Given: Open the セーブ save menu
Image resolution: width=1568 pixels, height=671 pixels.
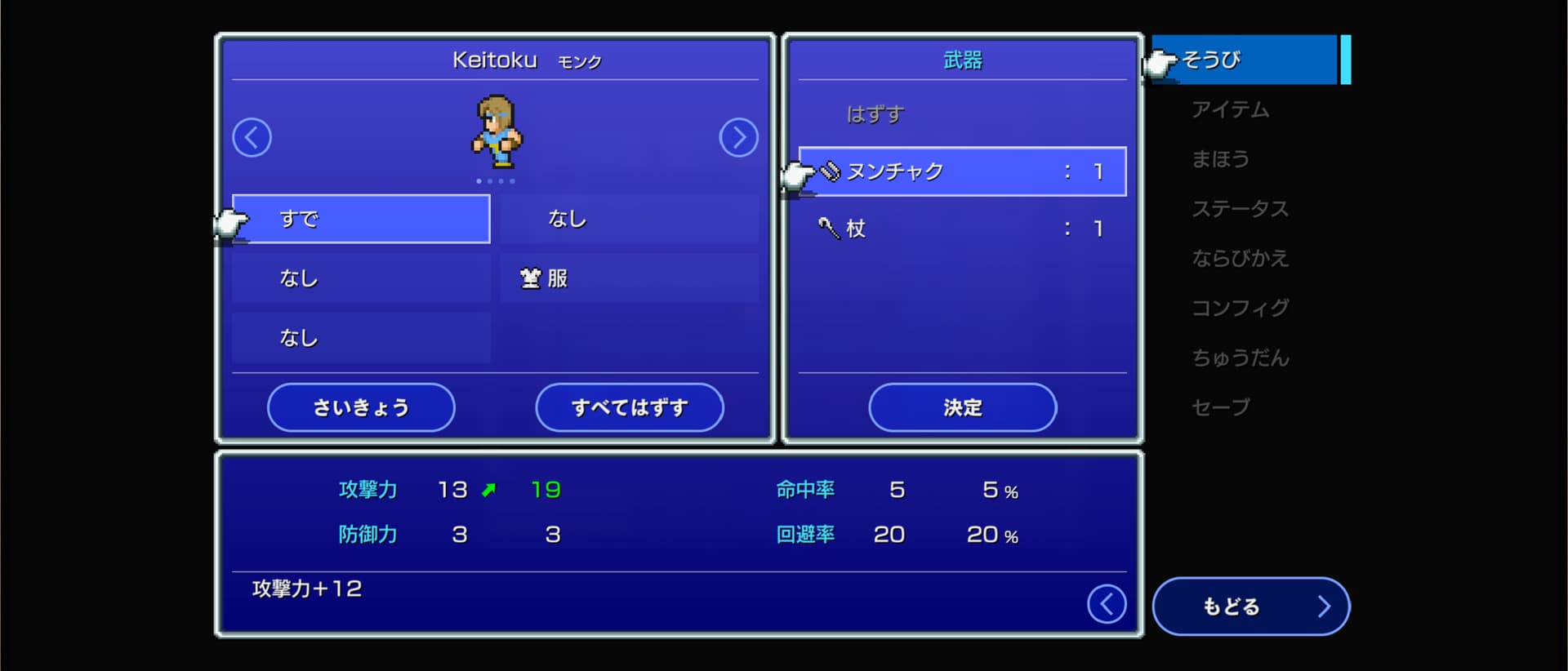Looking at the screenshot, I should coord(1220,407).
